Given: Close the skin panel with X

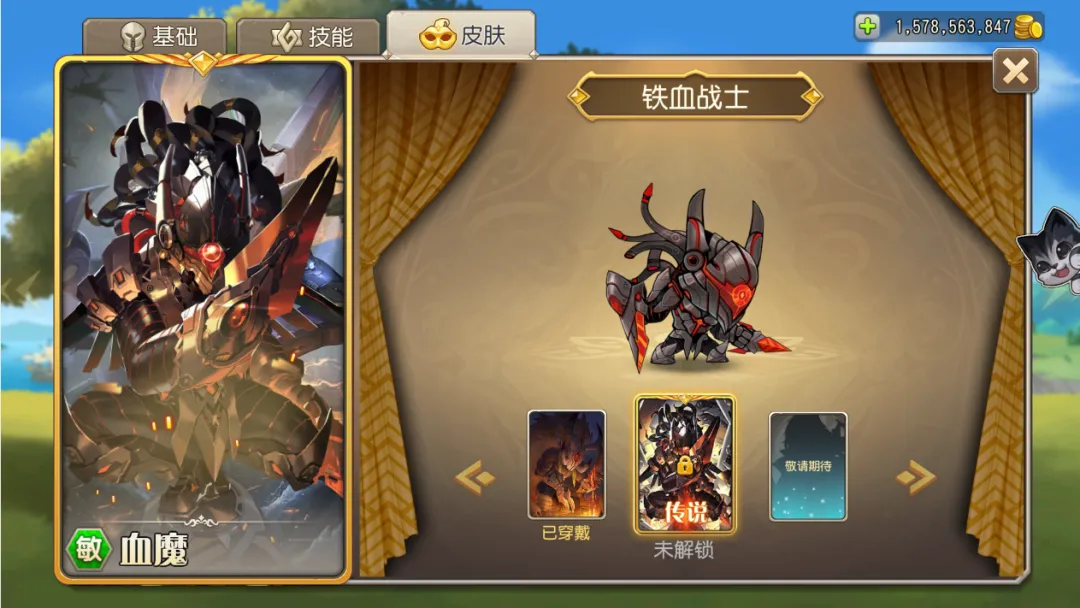Looking at the screenshot, I should click(x=1015, y=71).
